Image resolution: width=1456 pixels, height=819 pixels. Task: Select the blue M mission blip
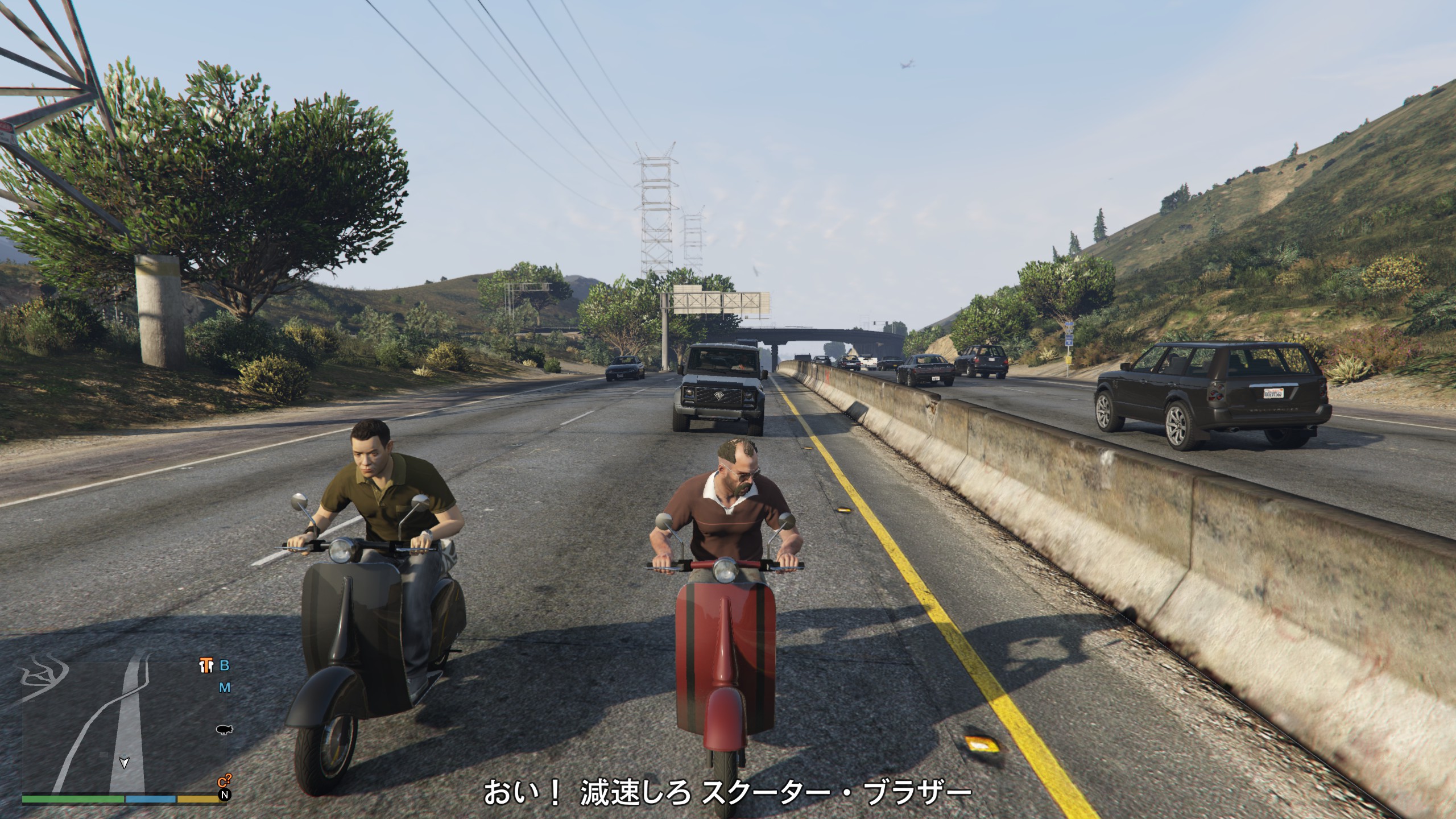click(x=225, y=688)
